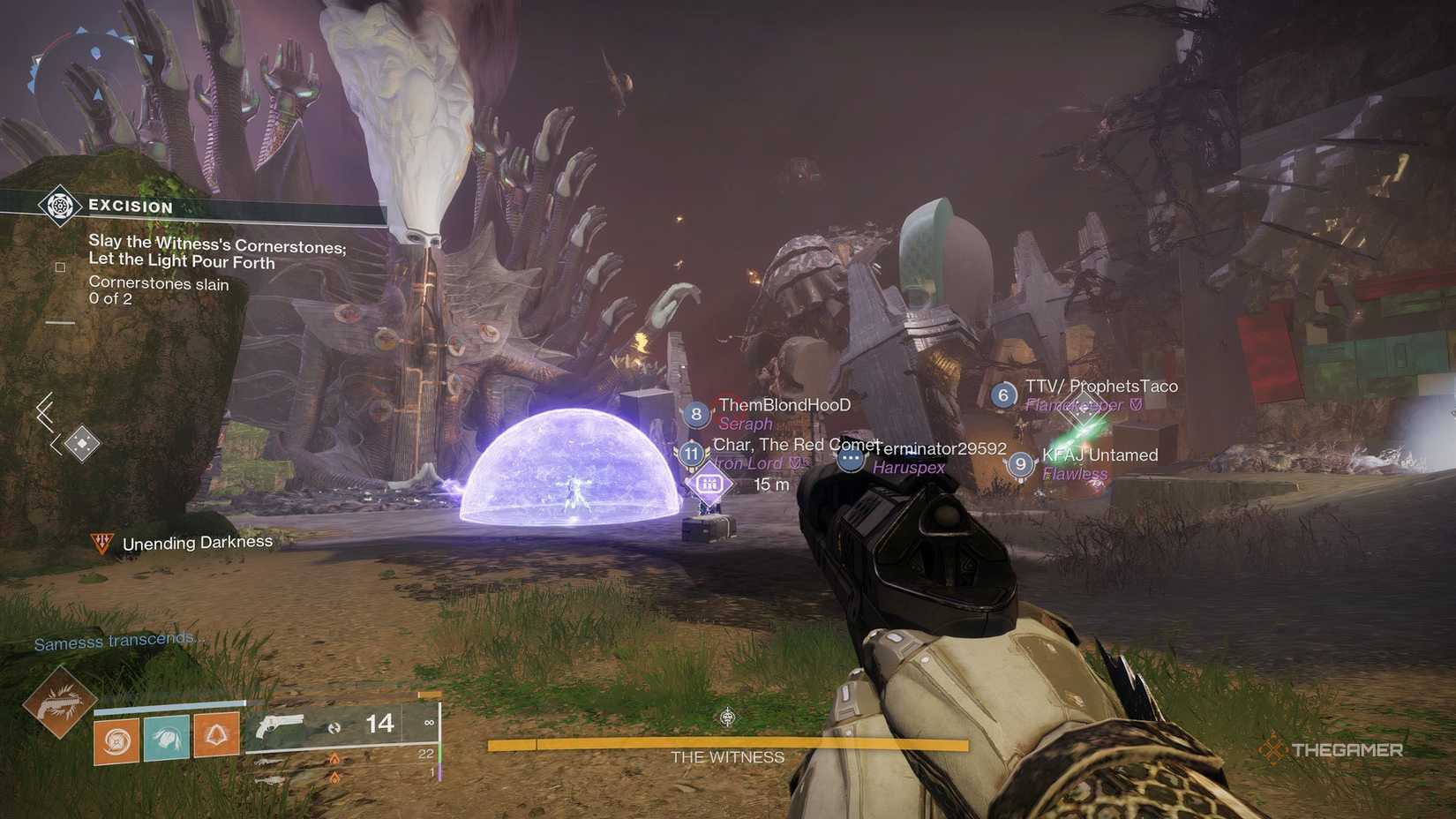Select Char, The Red Comet's level 11 badge
The width and height of the screenshot is (1456, 819).
tap(691, 454)
